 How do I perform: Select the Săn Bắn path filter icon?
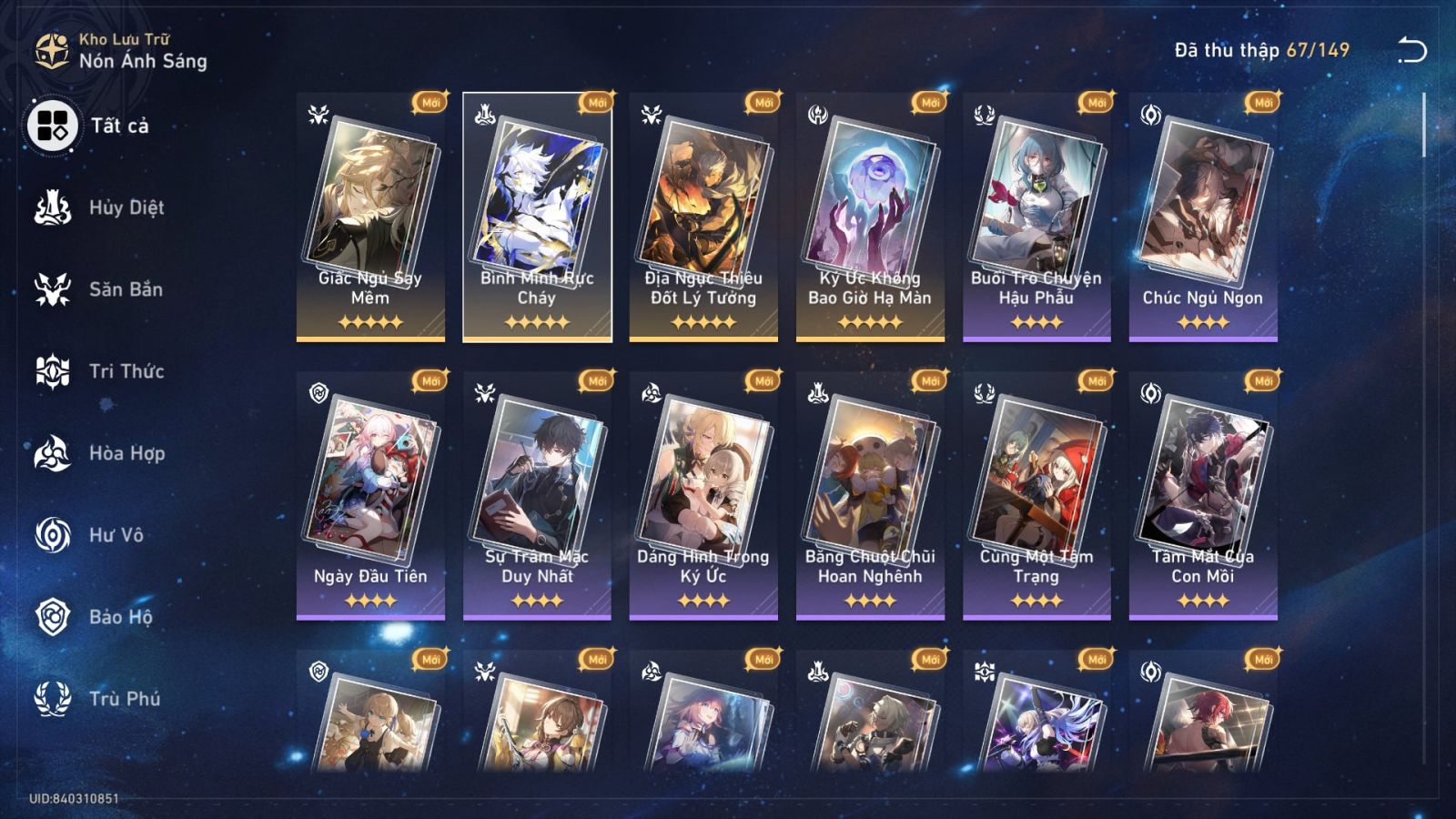(52, 289)
